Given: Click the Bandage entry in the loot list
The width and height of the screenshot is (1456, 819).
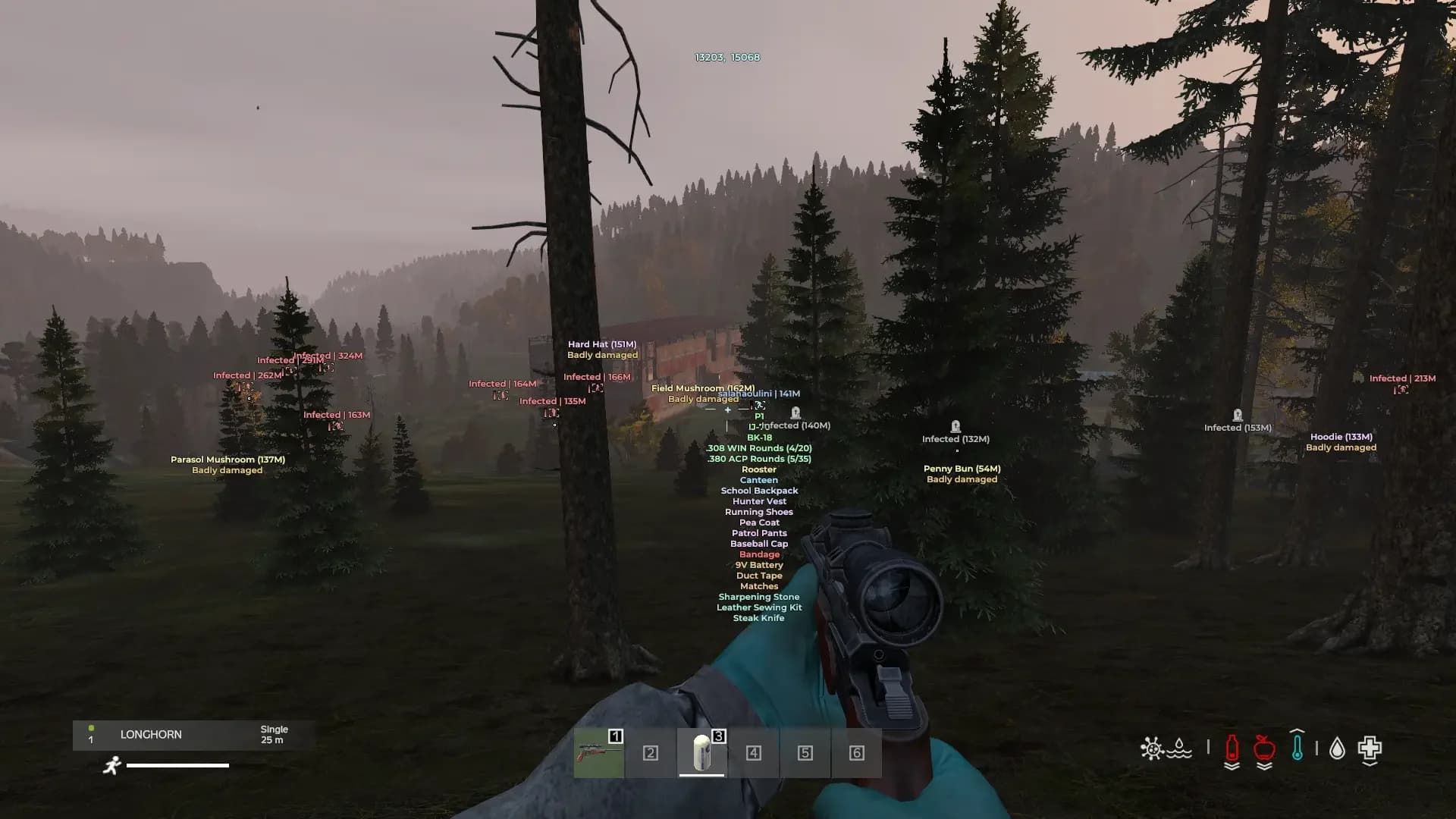Looking at the screenshot, I should [759, 554].
